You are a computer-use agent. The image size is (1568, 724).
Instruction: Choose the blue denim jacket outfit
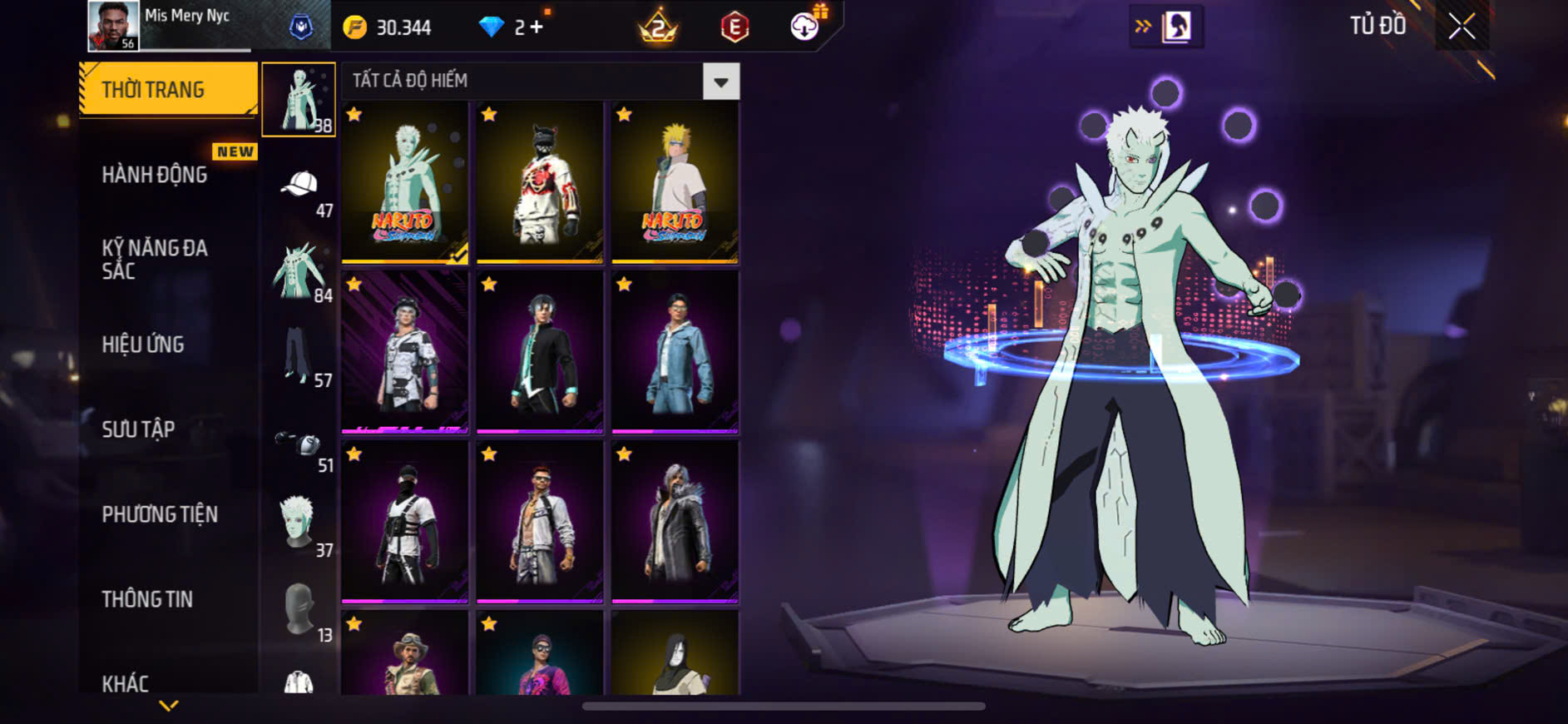click(x=675, y=353)
